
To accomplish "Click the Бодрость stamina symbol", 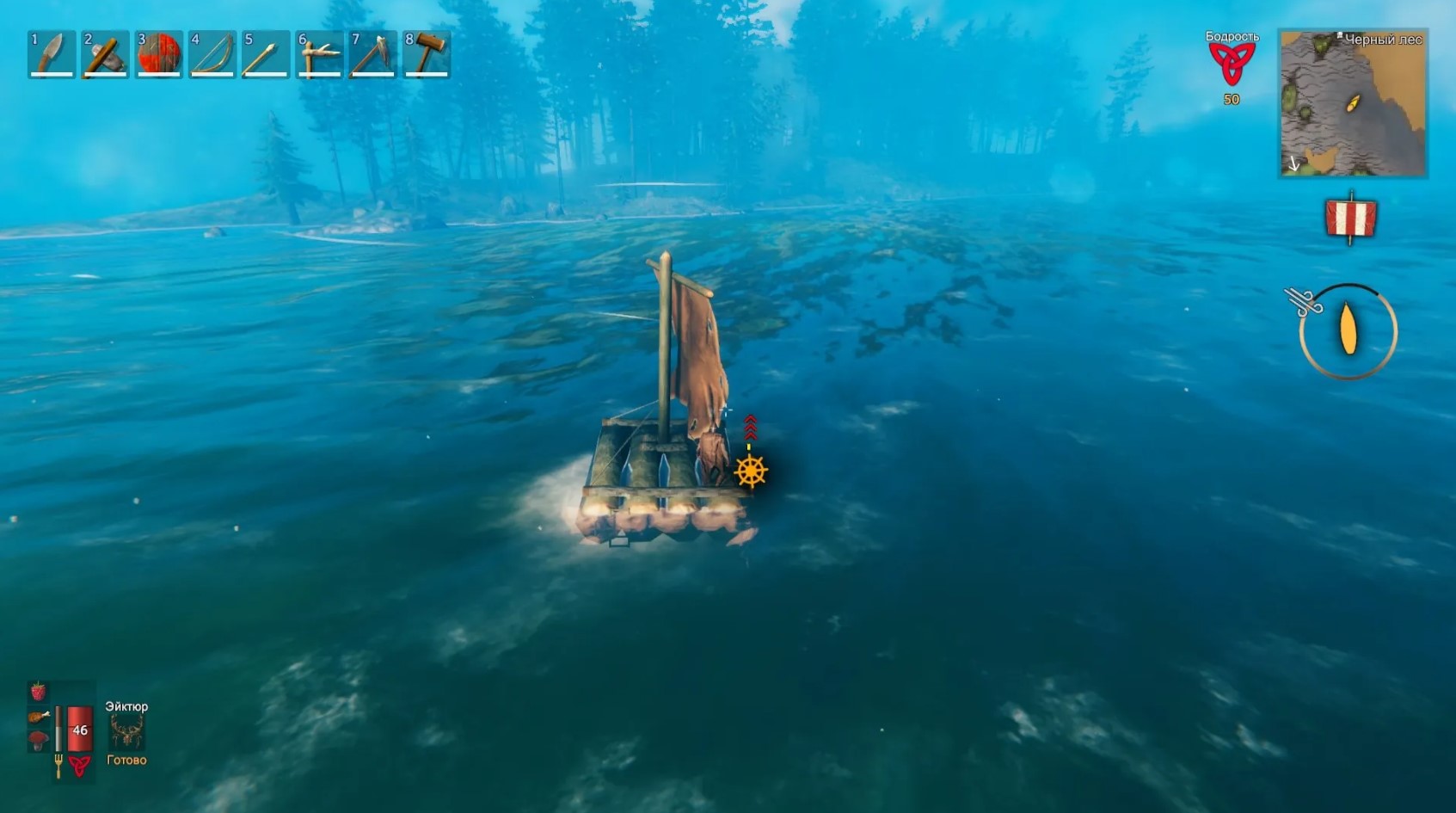I will 1232,65.
